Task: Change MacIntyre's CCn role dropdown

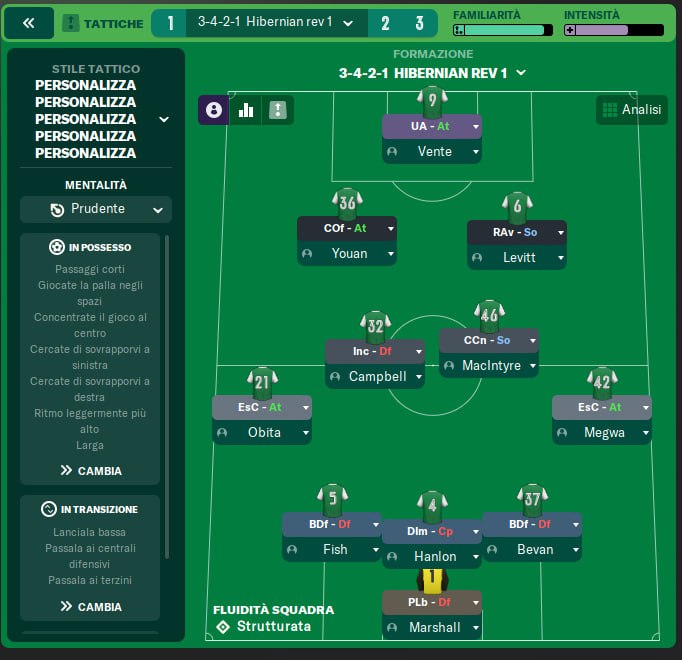Action: [x=533, y=340]
